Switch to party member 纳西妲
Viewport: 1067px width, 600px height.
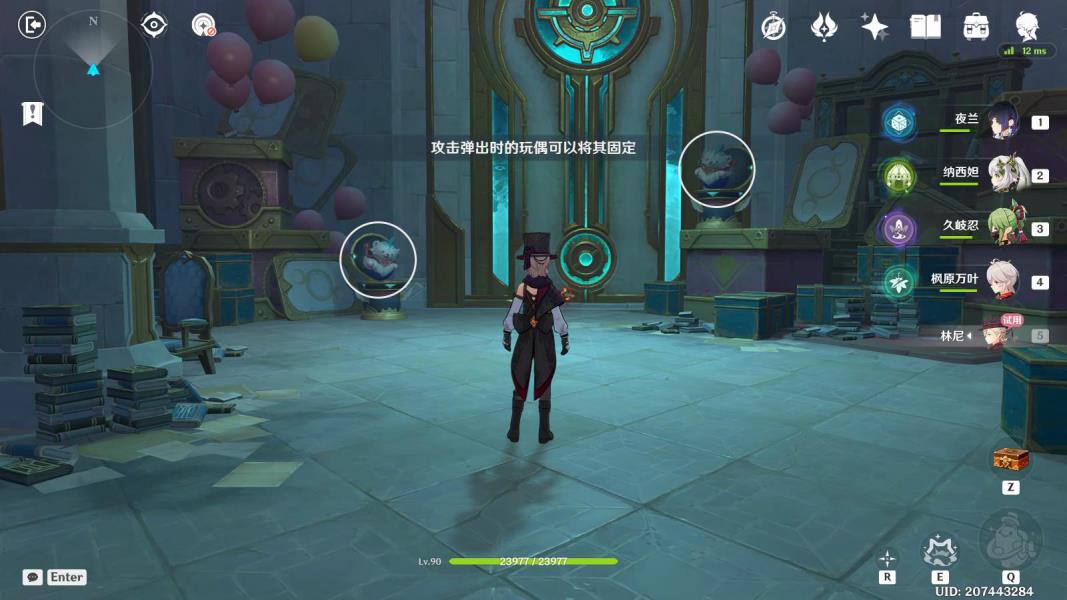click(1001, 175)
